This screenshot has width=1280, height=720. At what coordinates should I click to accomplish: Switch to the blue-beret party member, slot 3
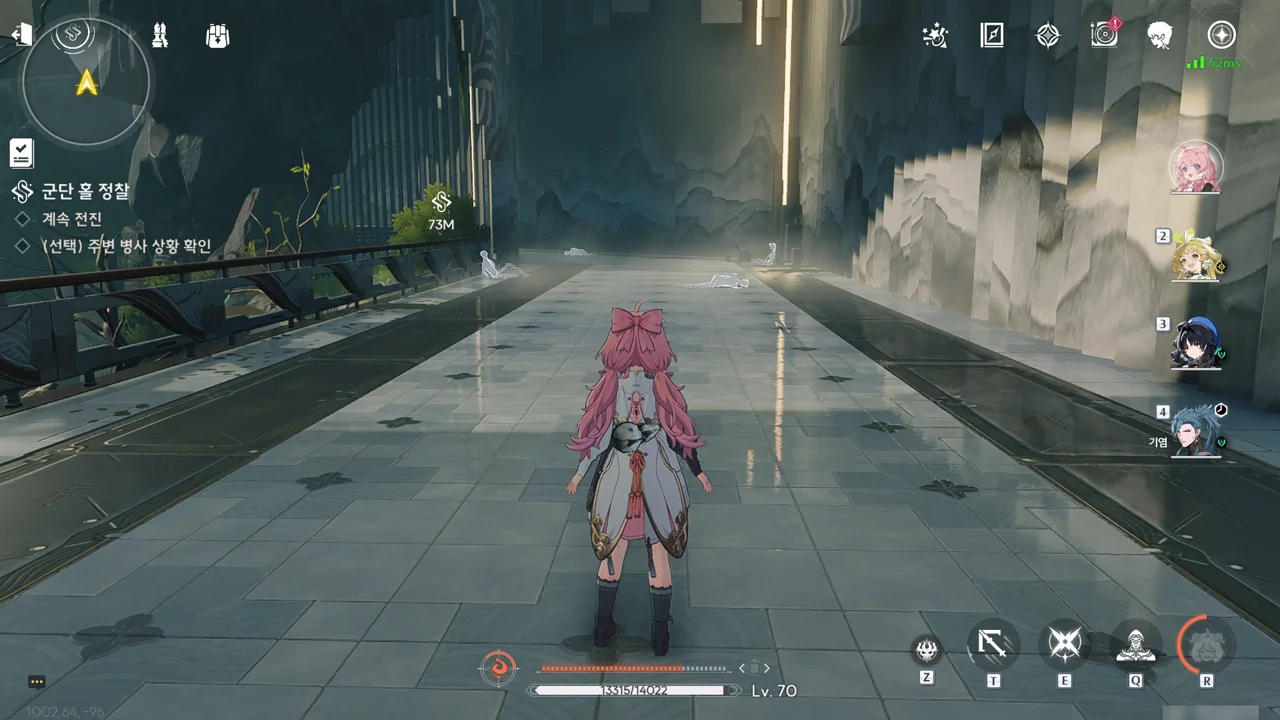click(x=1196, y=344)
